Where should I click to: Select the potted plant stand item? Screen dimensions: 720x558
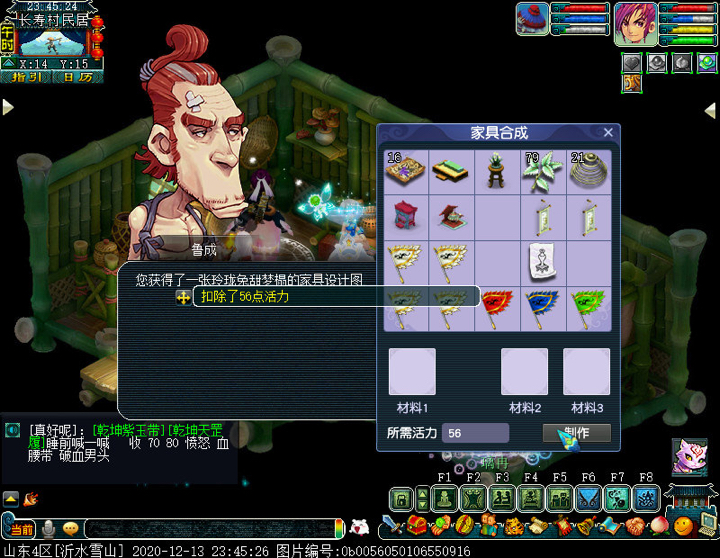pos(497,171)
